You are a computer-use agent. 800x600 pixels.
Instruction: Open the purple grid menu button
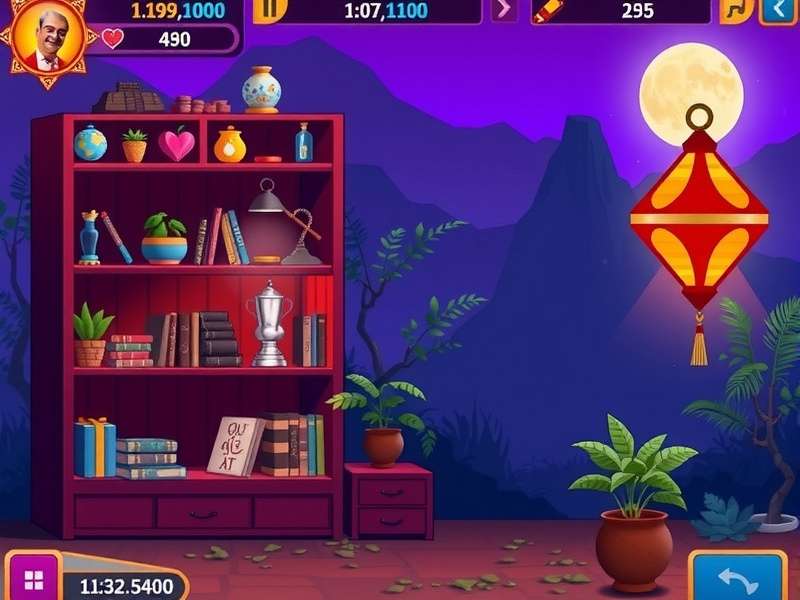pyautogui.click(x=33, y=580)
